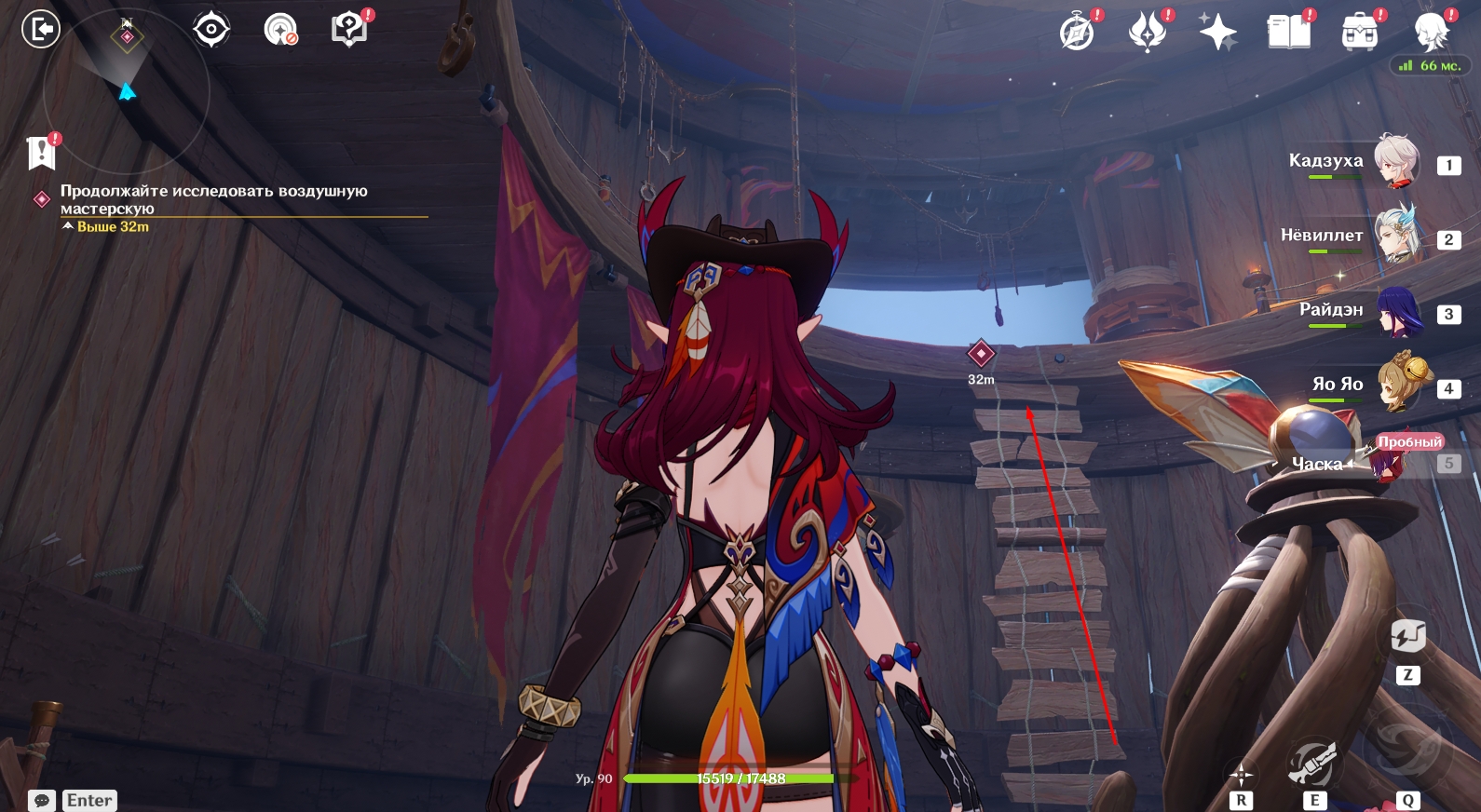
Task: Open the wish star icon
Action: 1217,33
